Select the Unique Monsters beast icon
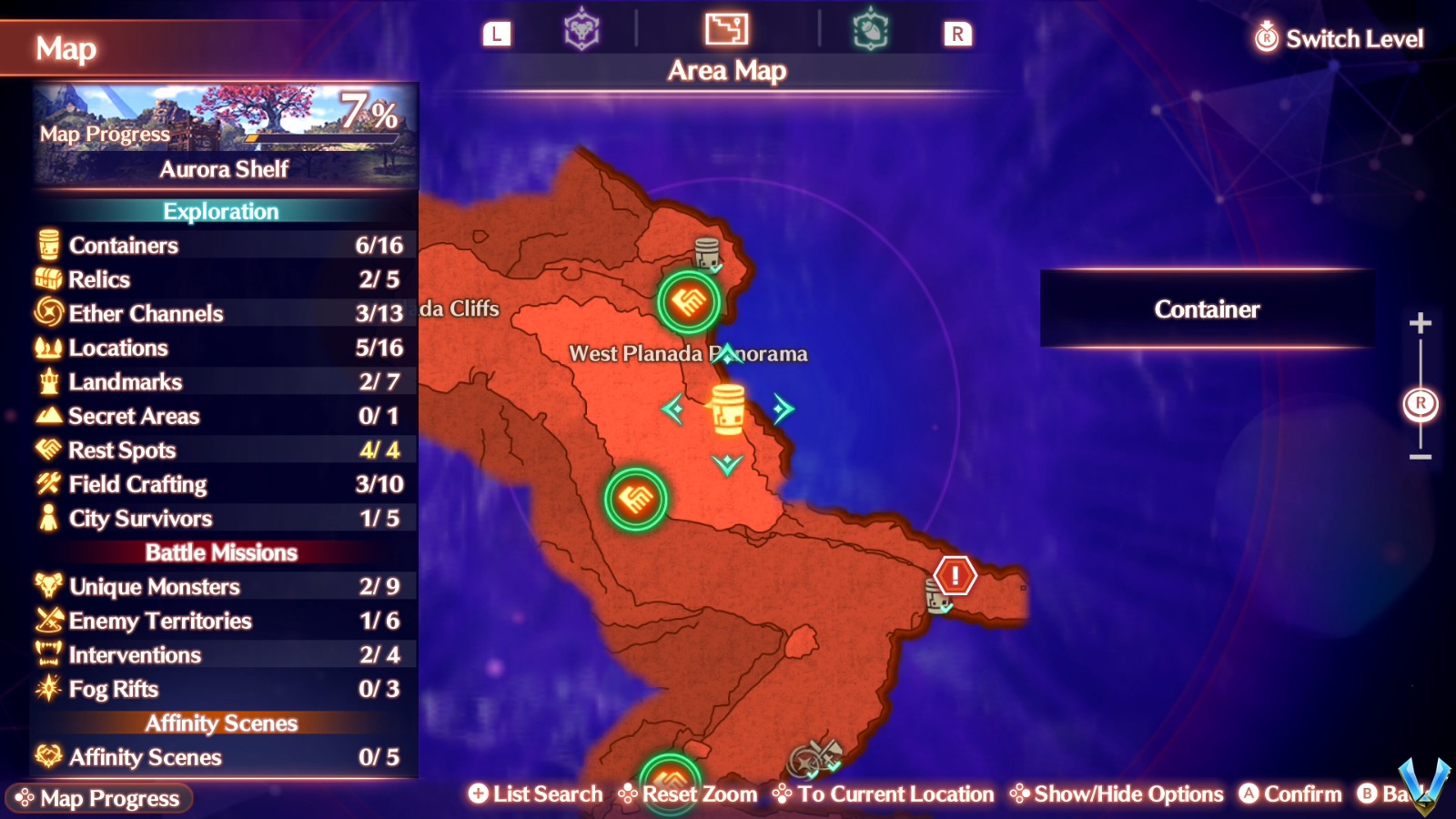Image resolution: width=1456 pixels, height=819 pixels. 47,587
